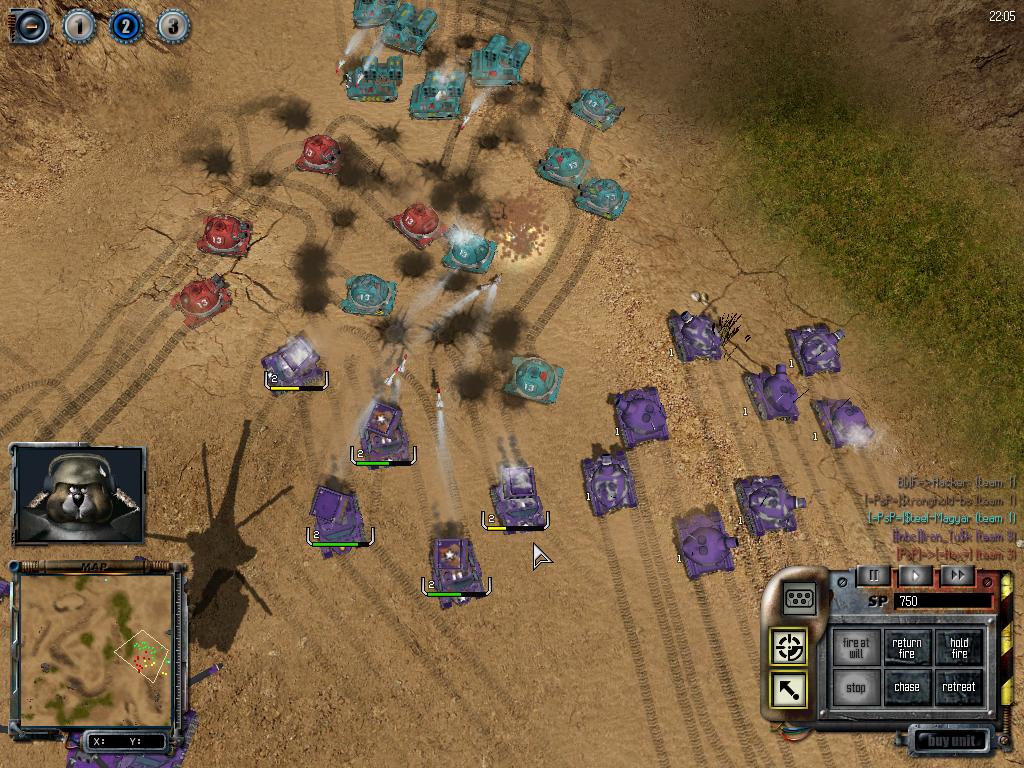Pause the game with the pause button
The height and width of the screenshot is (768, 1024).
click(x=873, y=575)
